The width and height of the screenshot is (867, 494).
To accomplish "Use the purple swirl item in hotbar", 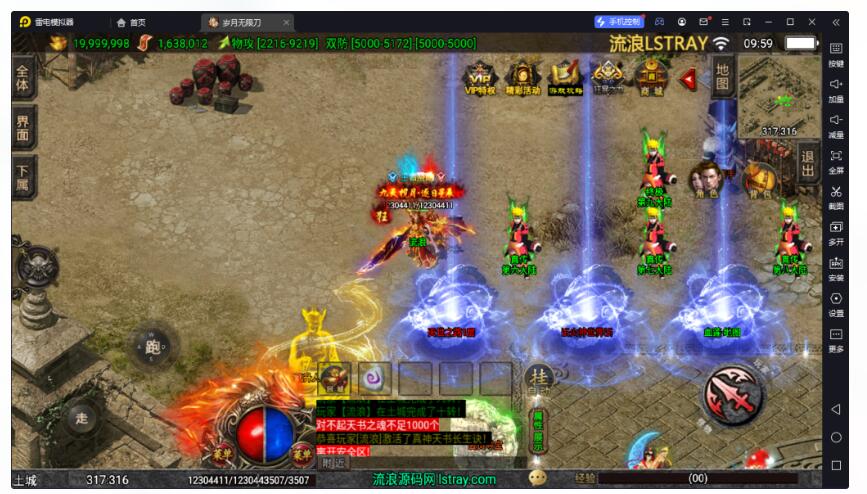I will (375, 378).
